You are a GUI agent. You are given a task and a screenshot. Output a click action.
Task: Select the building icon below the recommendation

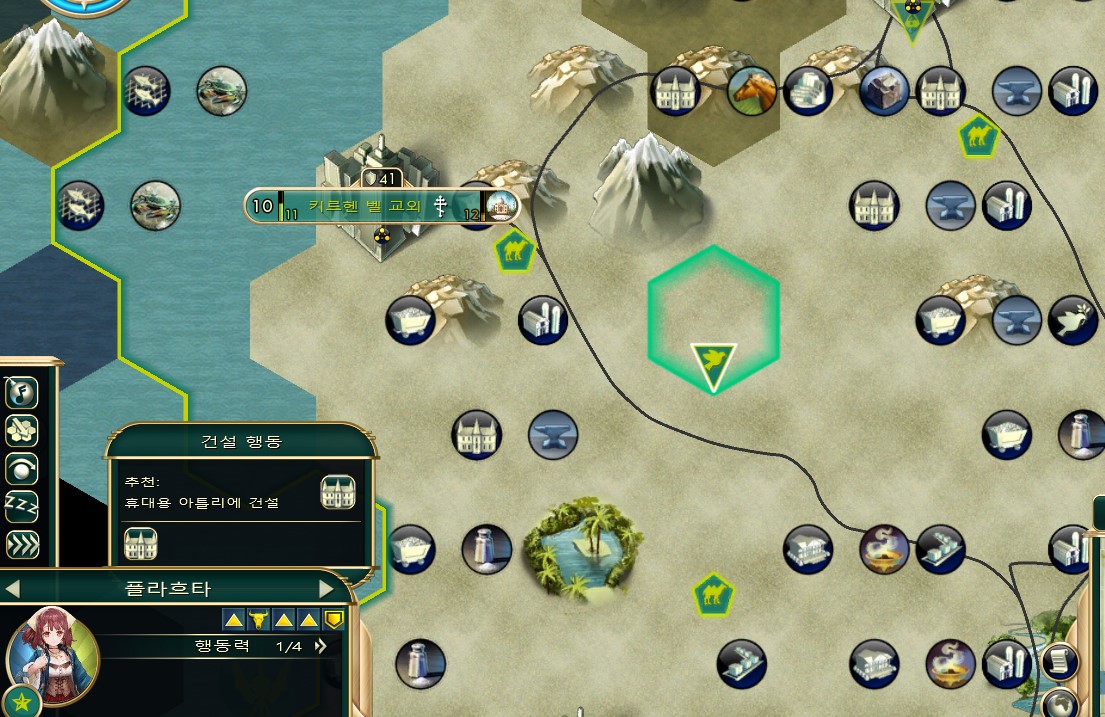pyautogui.click(x=140, y=545)
